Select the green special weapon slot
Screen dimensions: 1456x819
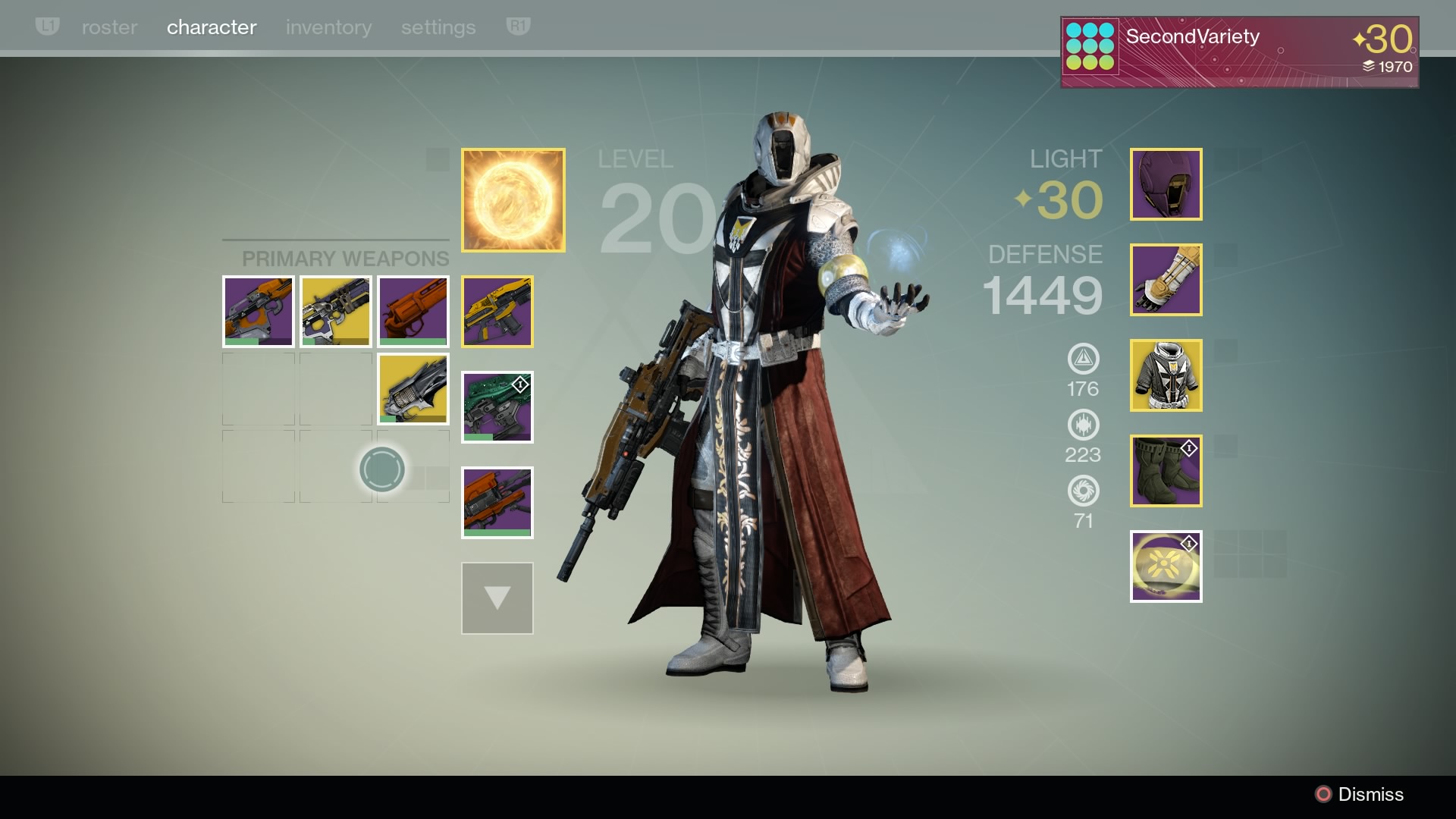(497, 407)
